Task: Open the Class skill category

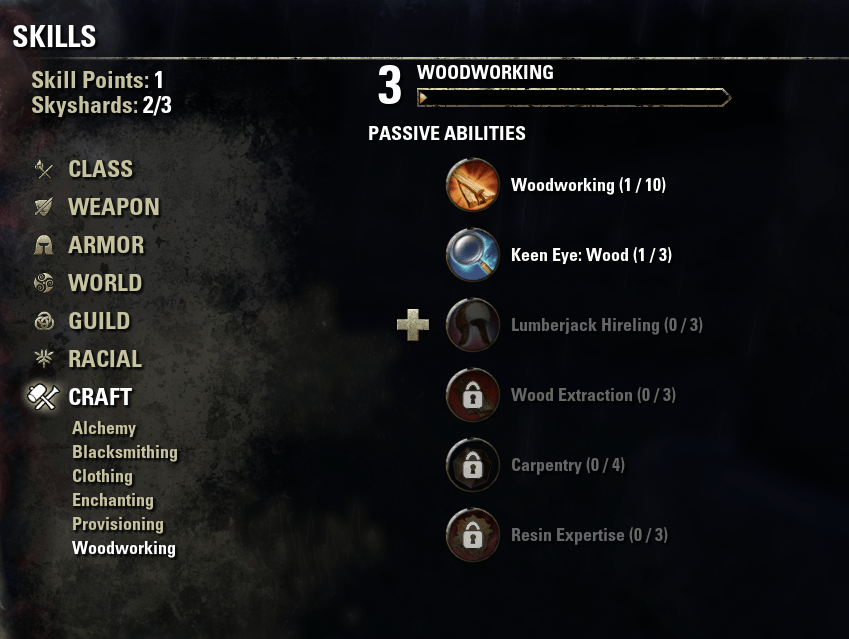Action: point(100,169)
